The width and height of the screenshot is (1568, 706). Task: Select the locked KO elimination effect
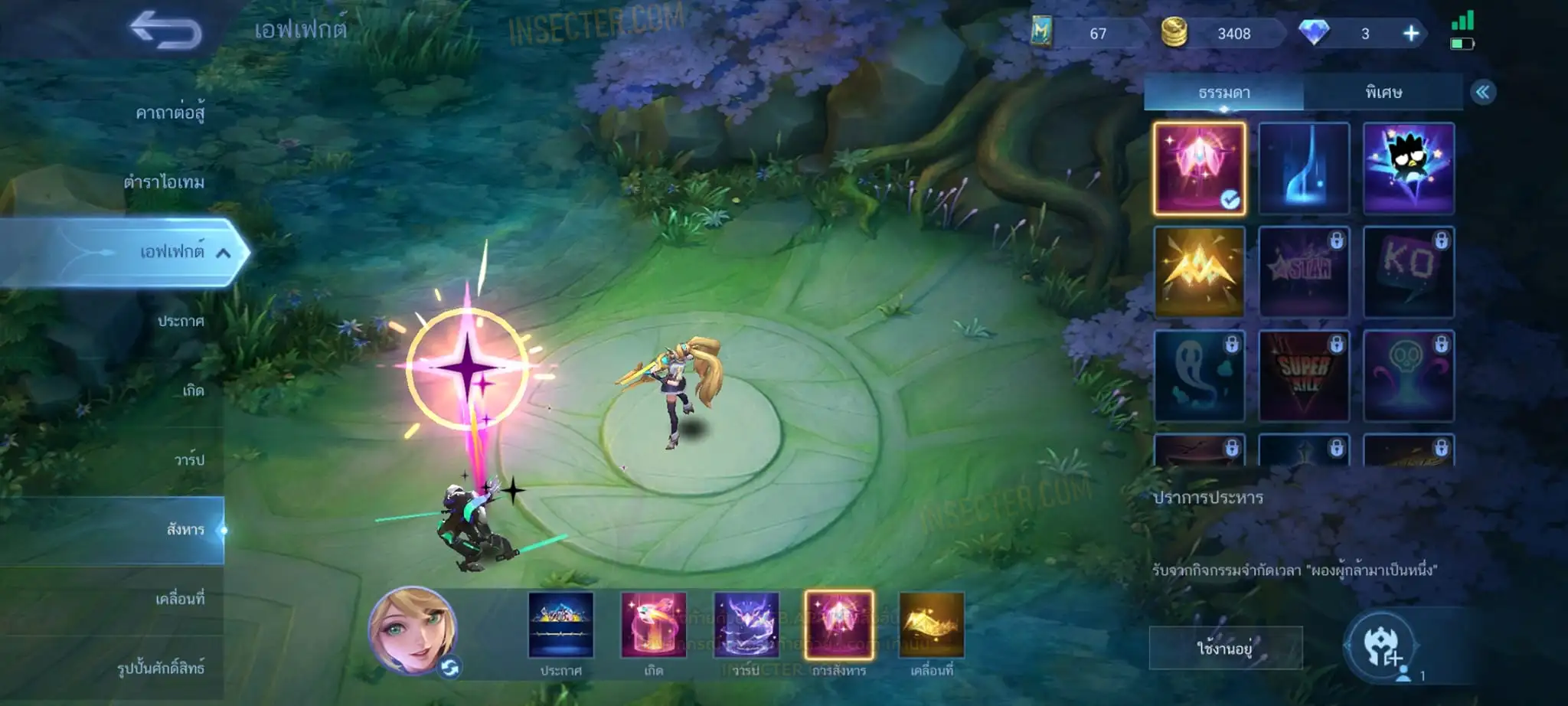1408,271
